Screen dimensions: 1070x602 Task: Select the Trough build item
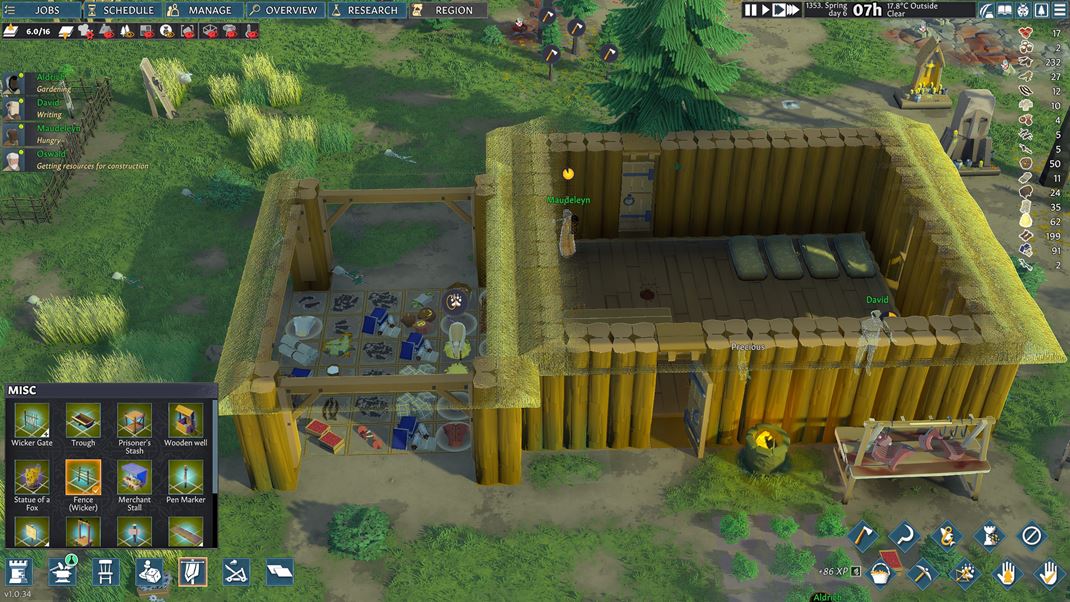tap(83, 426)
